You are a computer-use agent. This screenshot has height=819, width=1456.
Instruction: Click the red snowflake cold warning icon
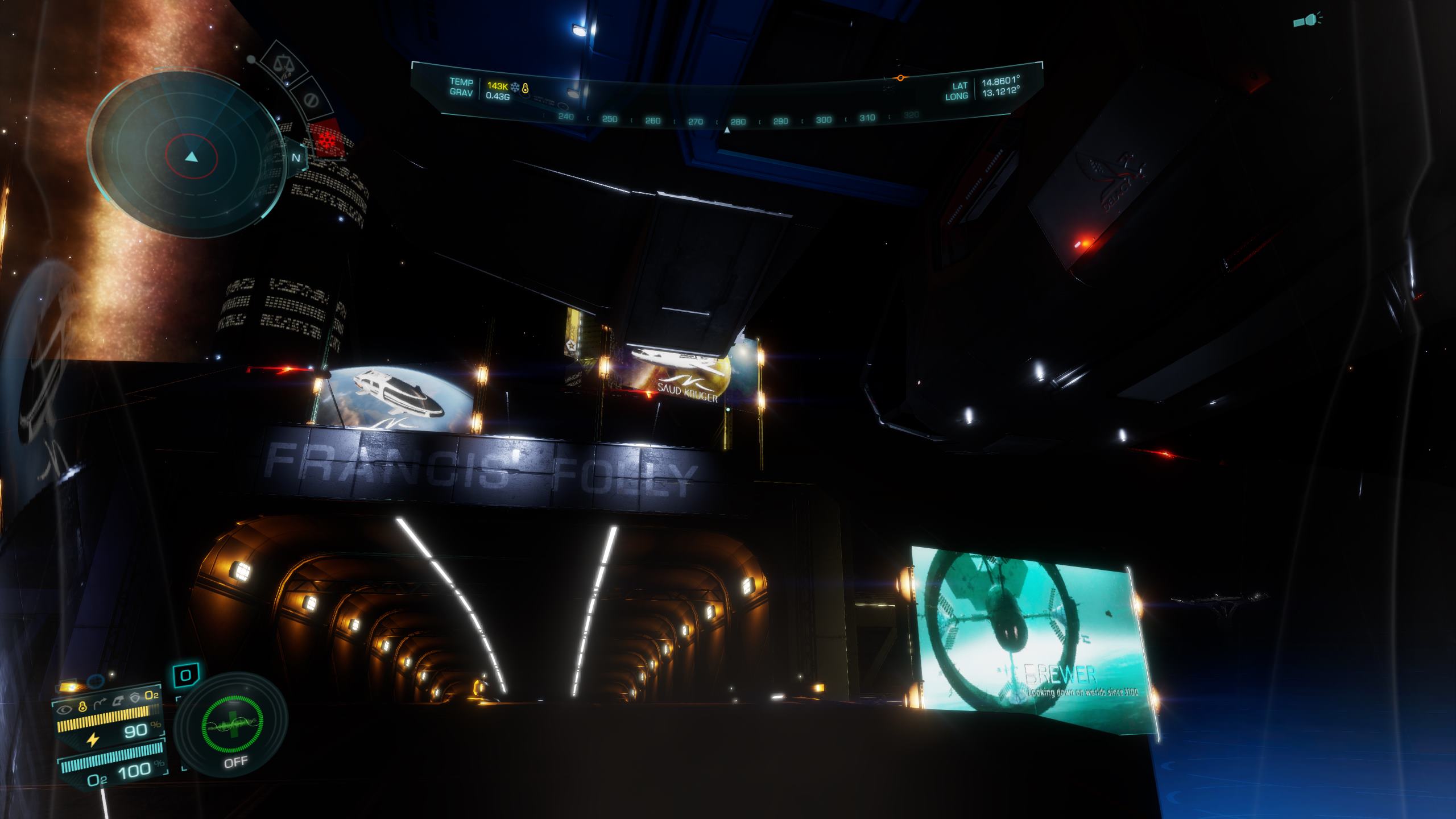[326, 138]
